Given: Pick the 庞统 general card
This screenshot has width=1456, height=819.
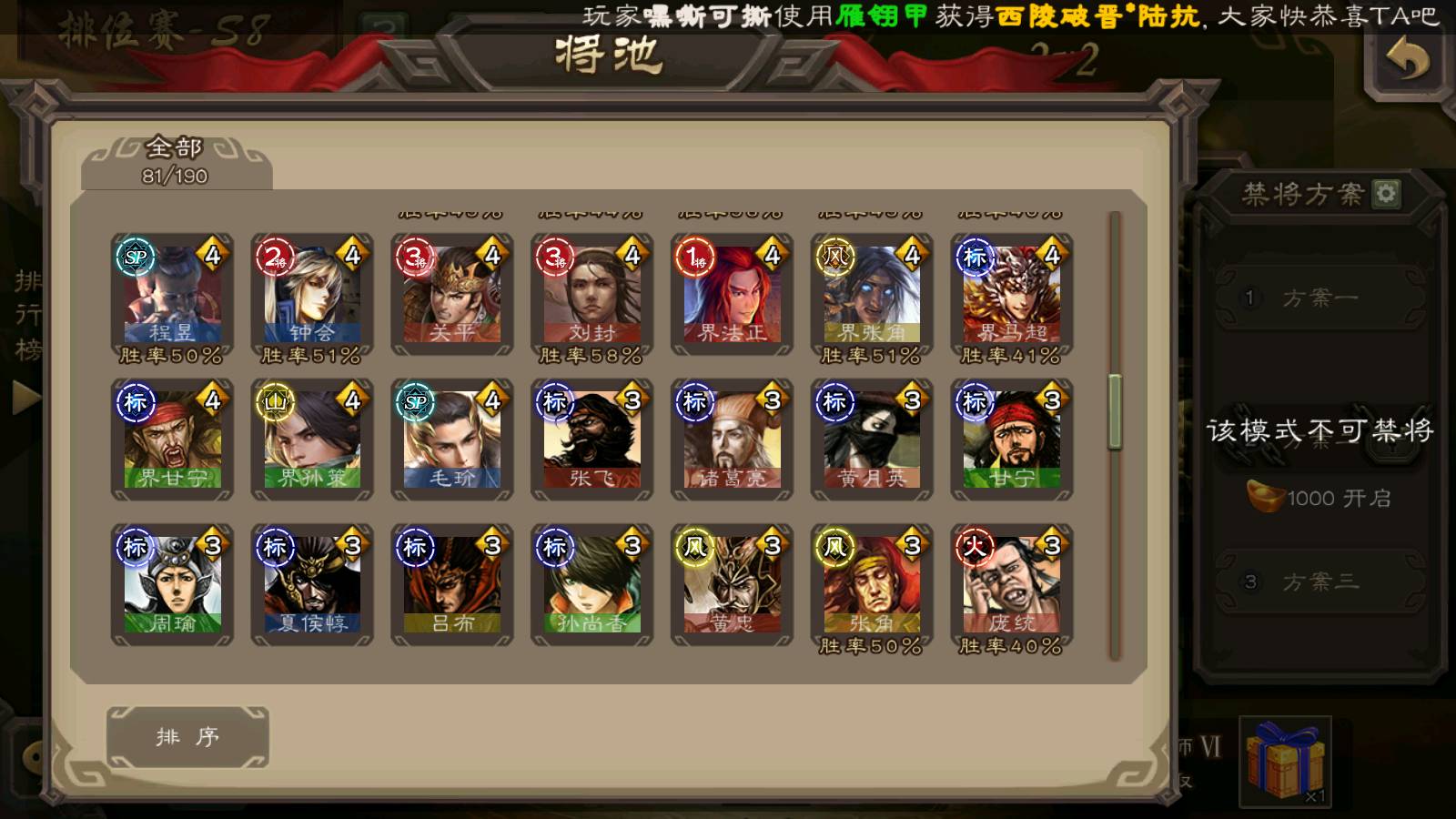Looking at the screenshot, I should 1012,584.
